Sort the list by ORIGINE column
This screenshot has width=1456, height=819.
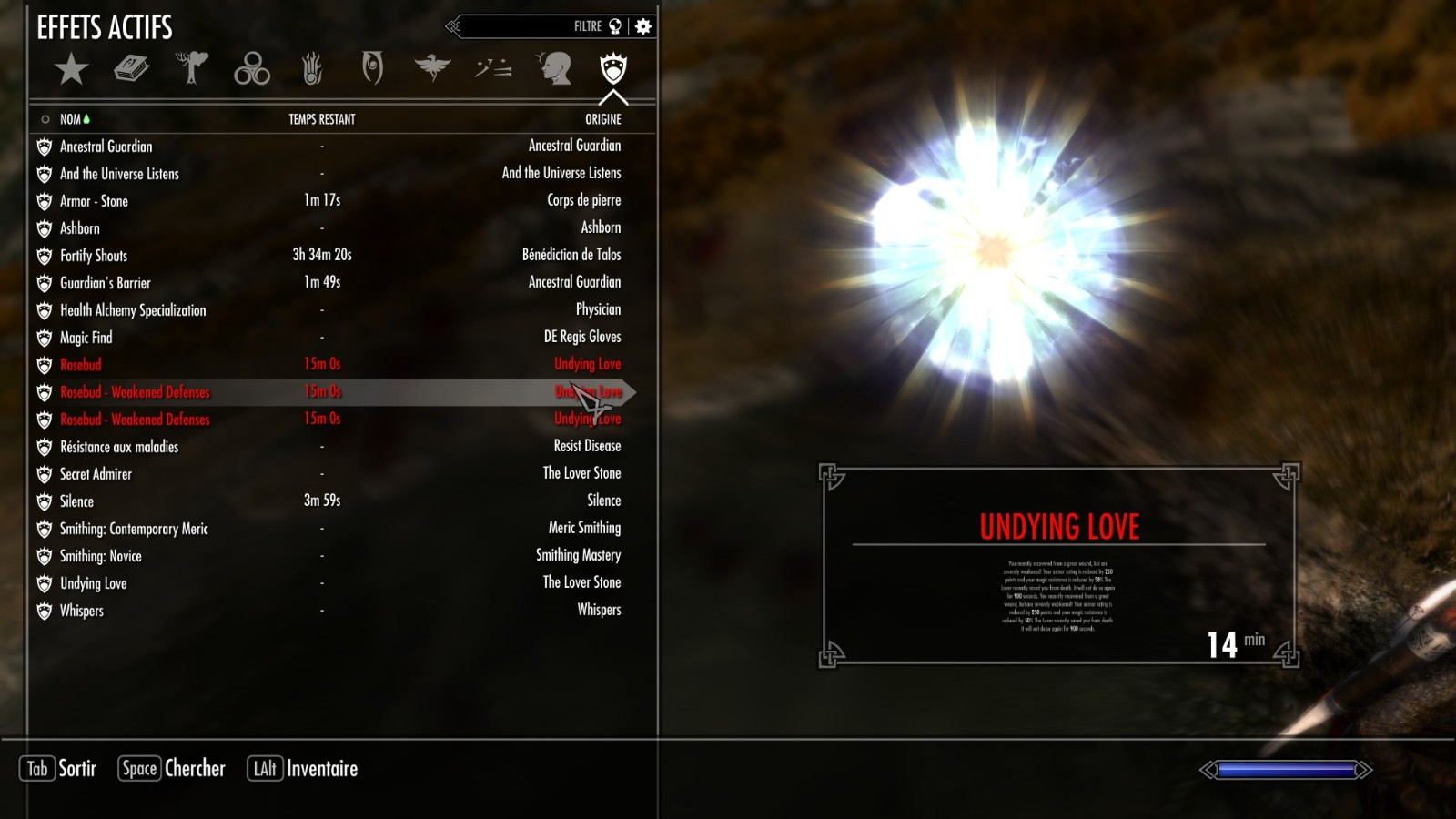[x=602, y=118]
